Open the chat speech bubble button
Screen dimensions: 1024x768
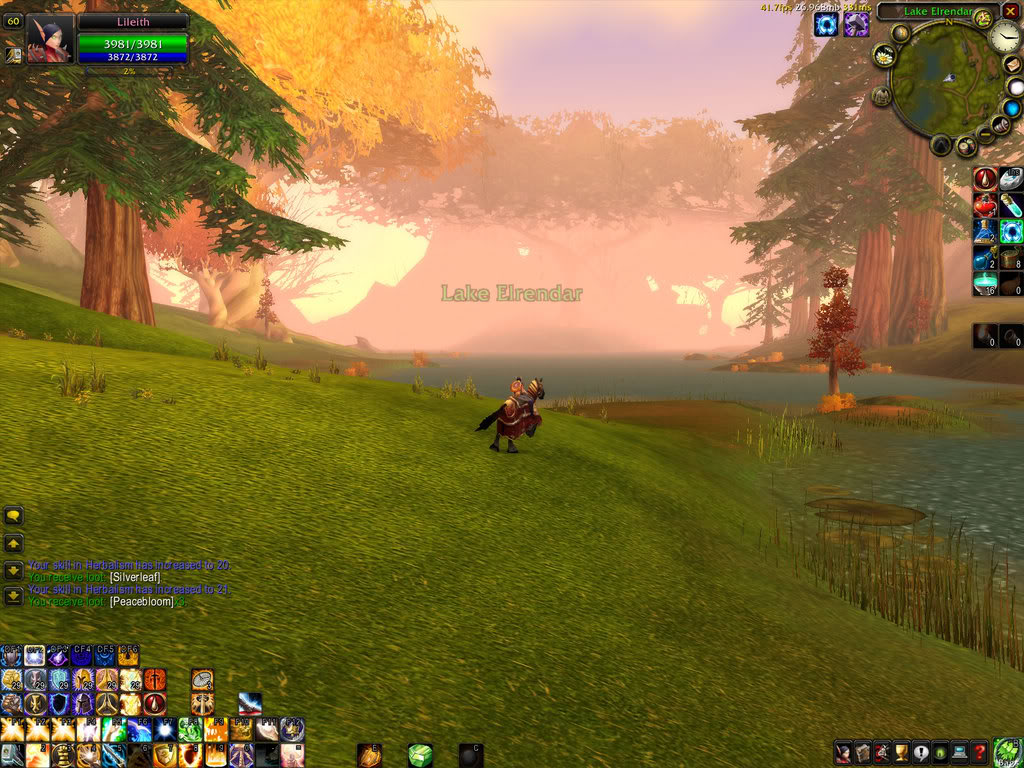(13, 517)
